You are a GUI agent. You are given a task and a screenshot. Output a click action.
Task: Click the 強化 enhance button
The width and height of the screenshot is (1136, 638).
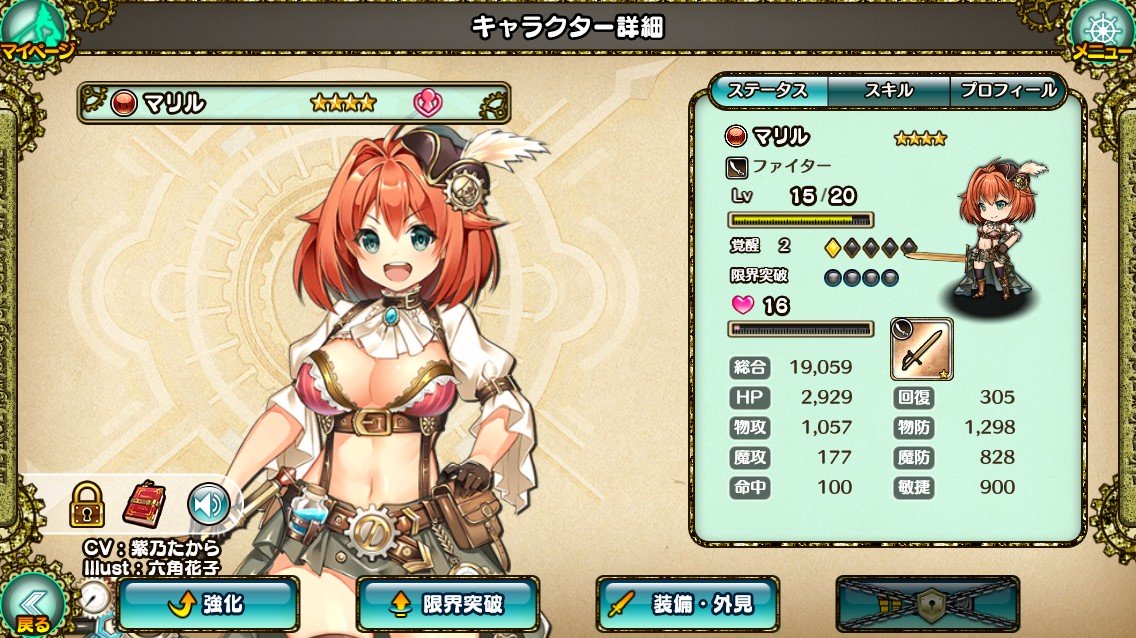pyautogui.click(x=208, y=603)
